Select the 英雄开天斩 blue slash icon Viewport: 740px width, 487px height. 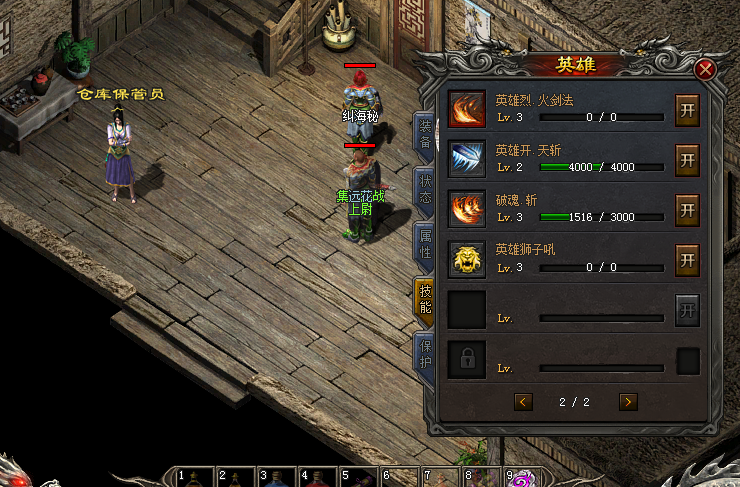pos(467,159)
